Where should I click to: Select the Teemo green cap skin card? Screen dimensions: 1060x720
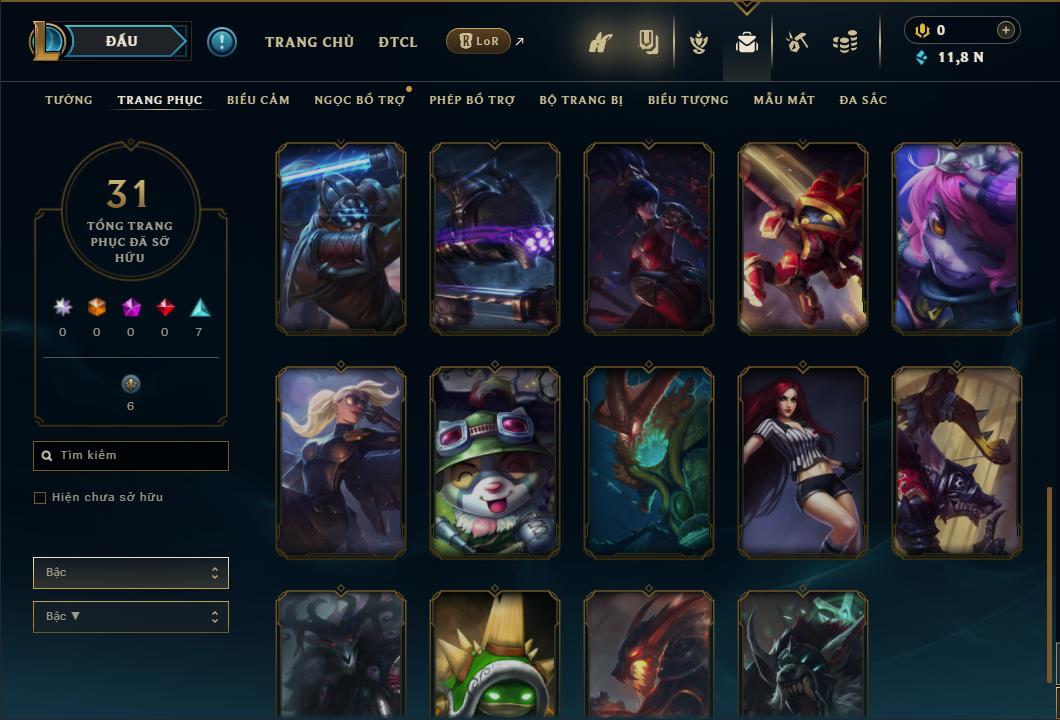(495, 462)
